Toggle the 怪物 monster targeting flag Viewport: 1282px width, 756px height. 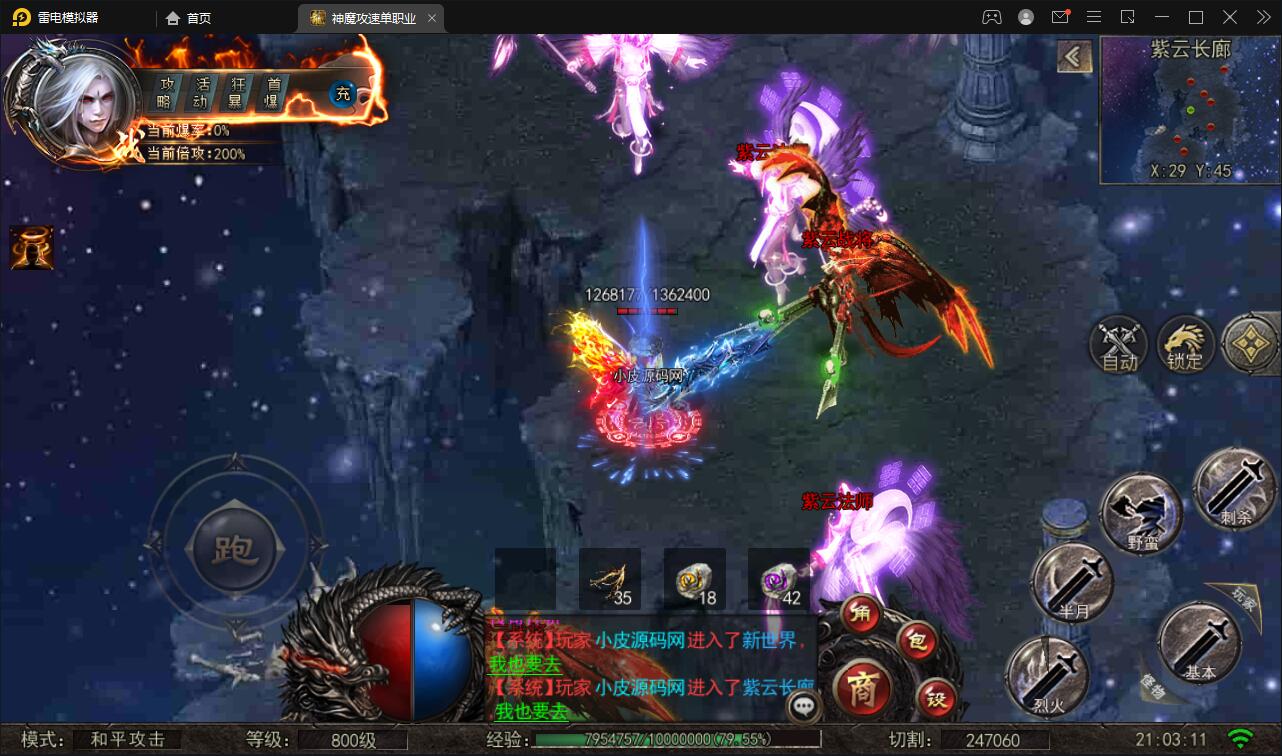[x=1152, y=685]
